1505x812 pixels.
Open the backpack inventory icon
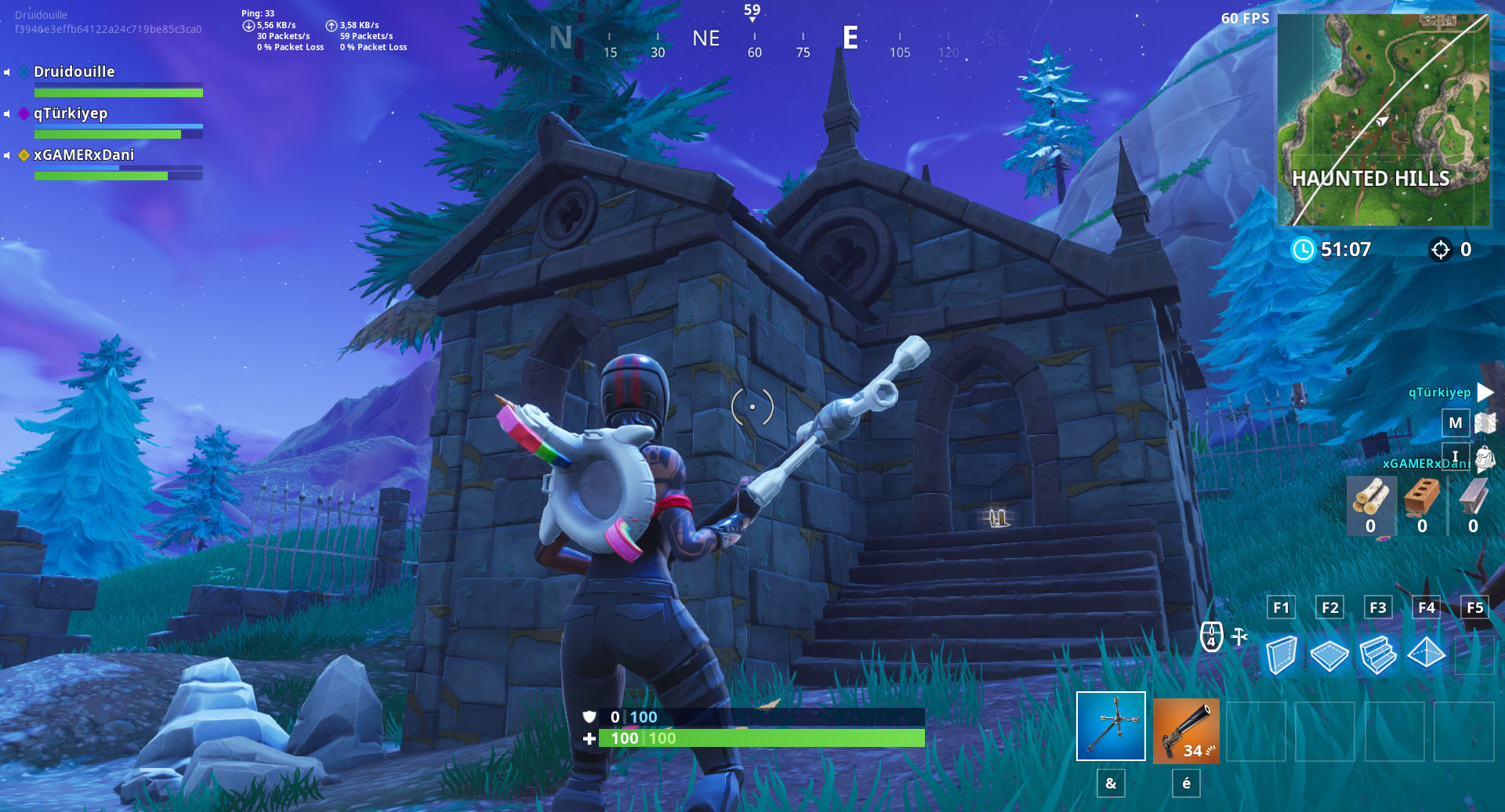click(x=1485, y=459)
